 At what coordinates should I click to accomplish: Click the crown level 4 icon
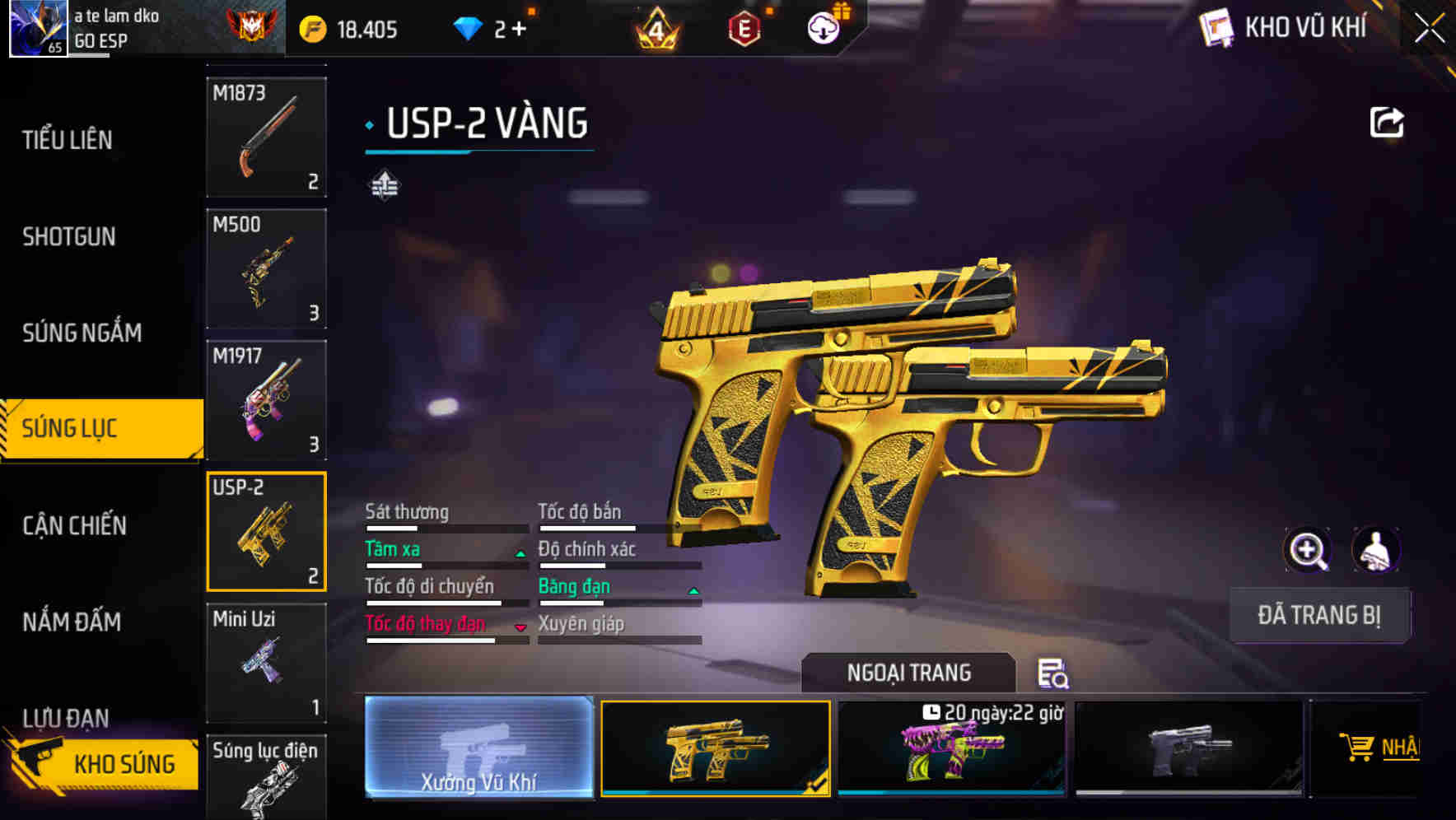tap(659, 27)
